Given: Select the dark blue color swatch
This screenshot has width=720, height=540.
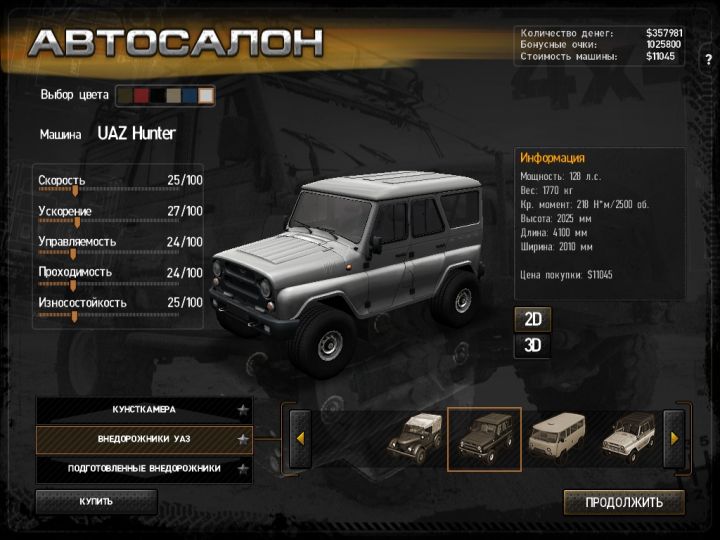Looking at the screenshot, I should point(189,96).
